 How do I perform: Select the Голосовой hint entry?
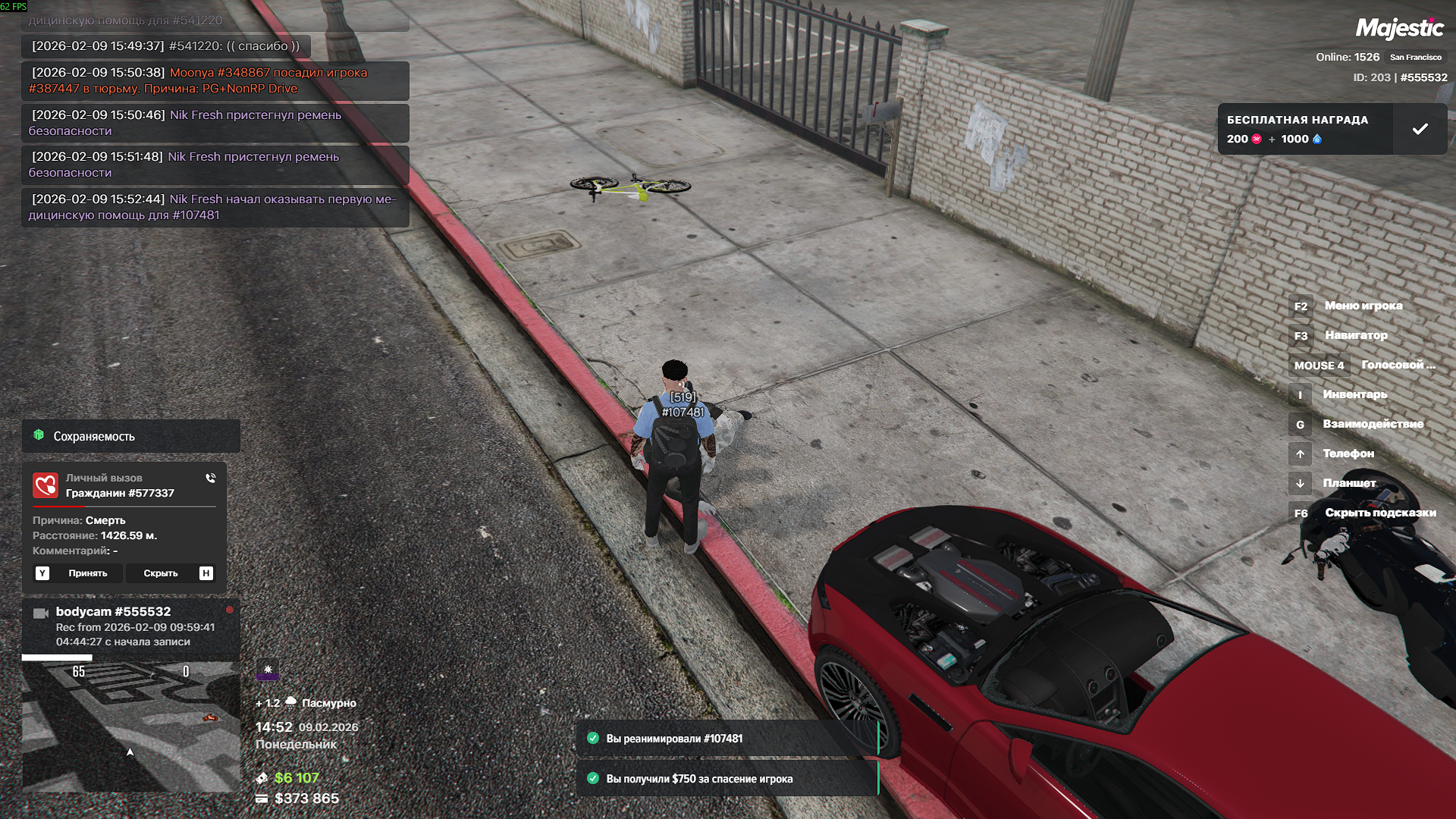1397,365
